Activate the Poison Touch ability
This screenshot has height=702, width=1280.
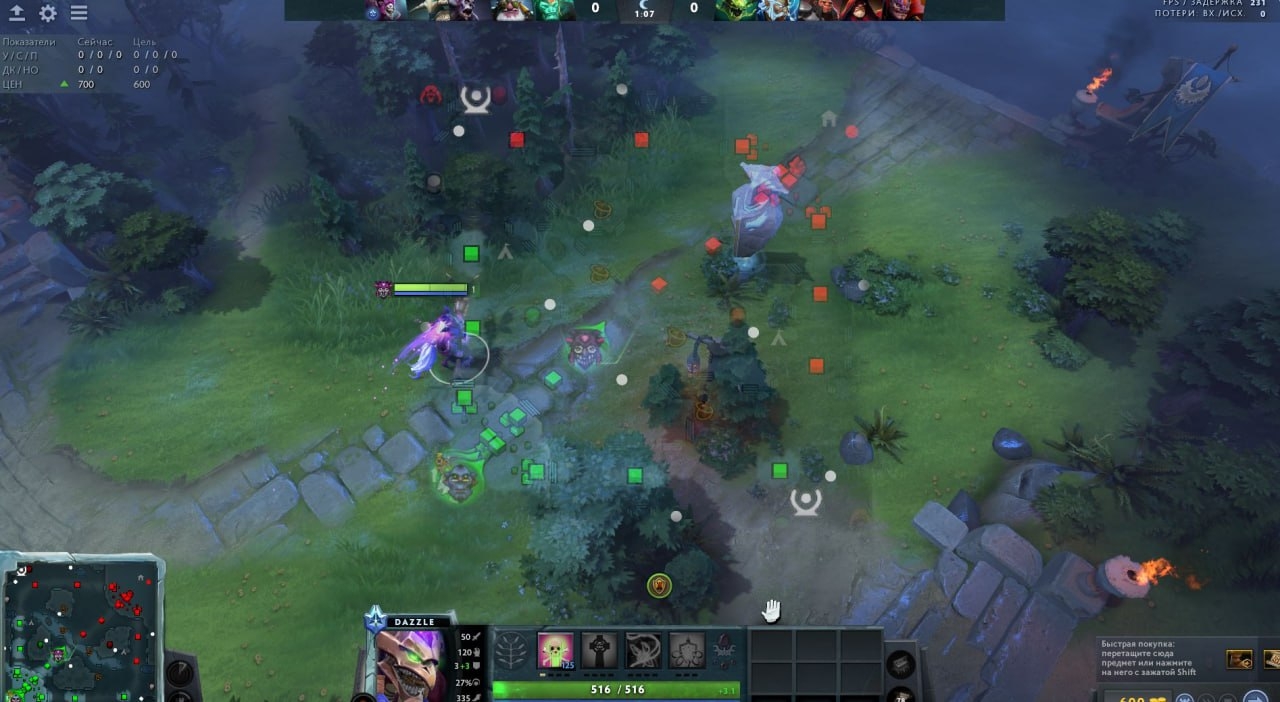(555, 650)
